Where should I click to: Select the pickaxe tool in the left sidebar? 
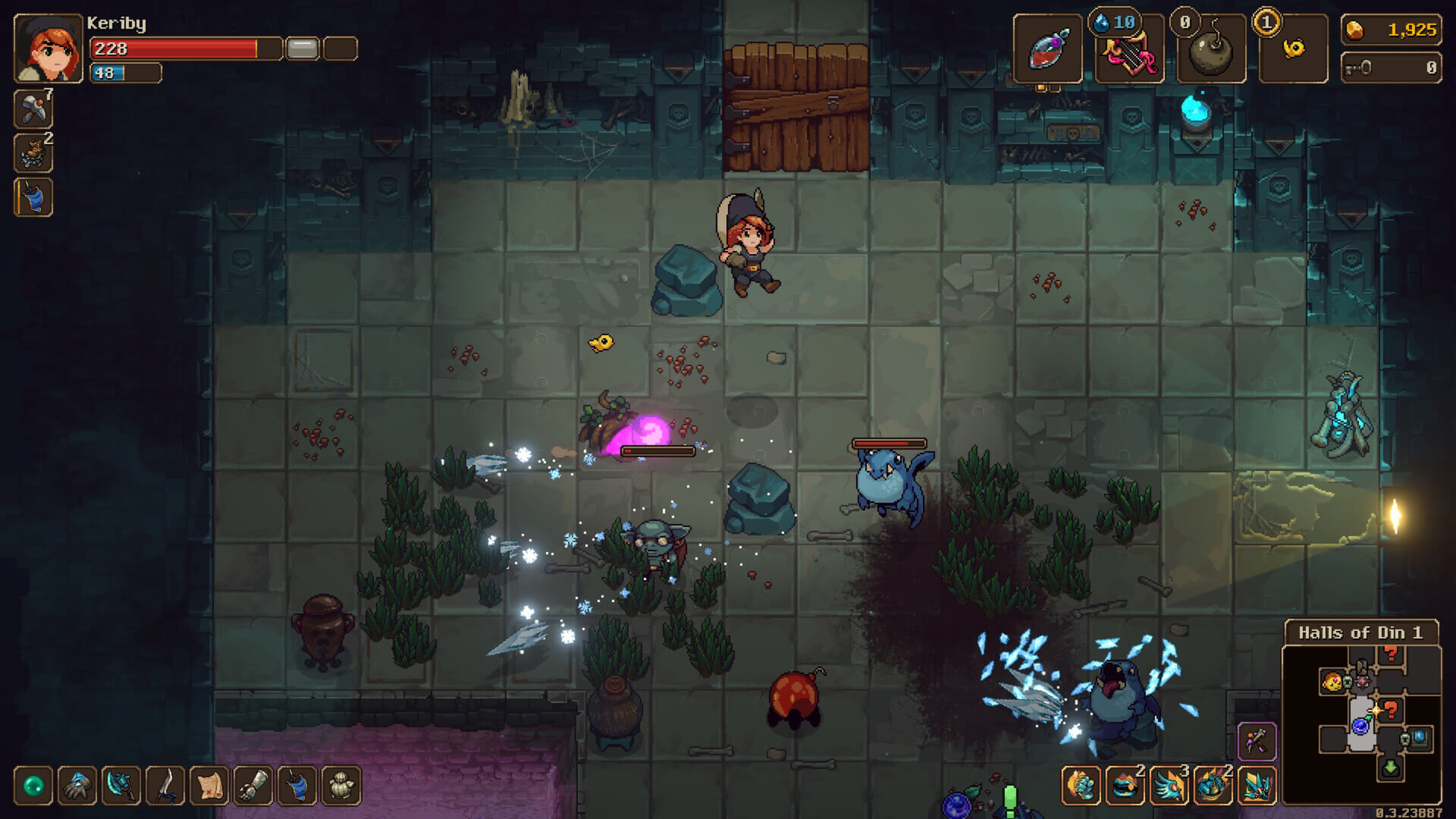[x=33, y=108]
